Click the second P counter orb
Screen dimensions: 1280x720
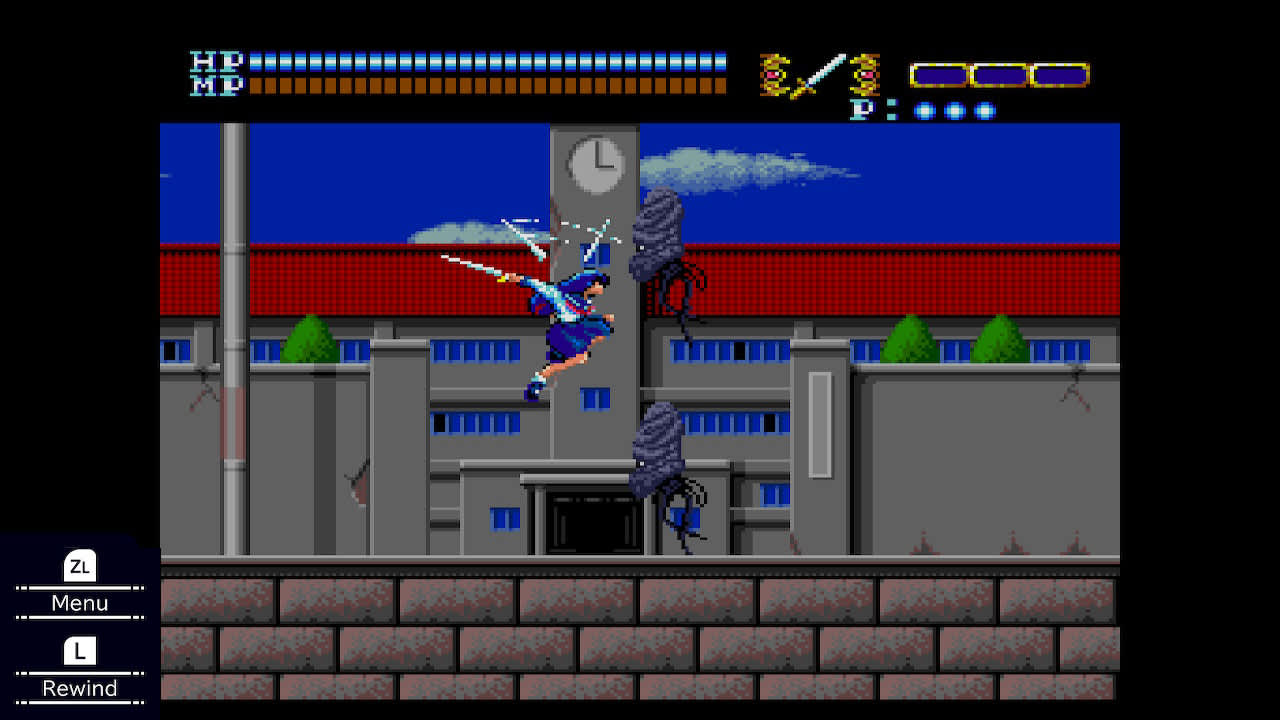pos(953,108)
